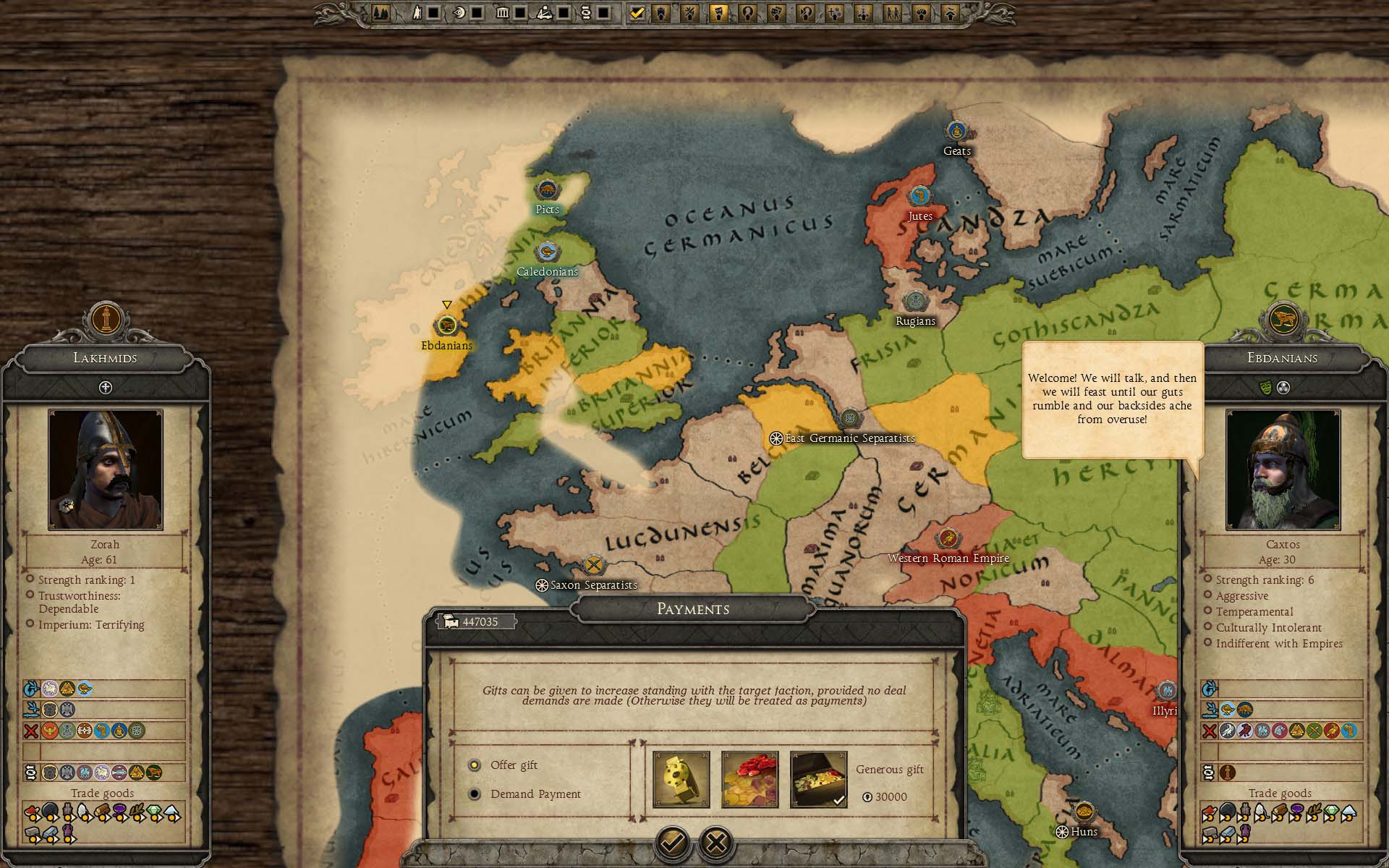Toggle the yellow checkmark filter in top bar
Viewport: 1389px width, 868px height.
pos(637,13)
